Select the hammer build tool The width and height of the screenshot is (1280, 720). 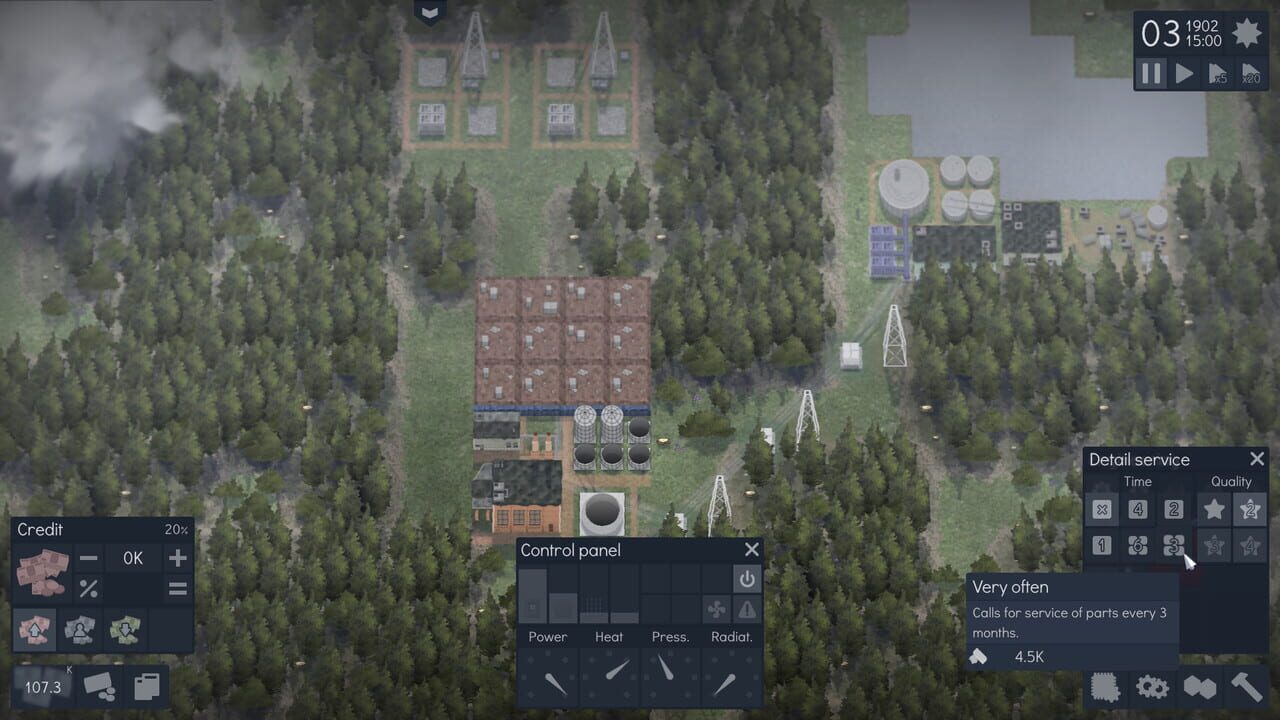point(1248,689)
